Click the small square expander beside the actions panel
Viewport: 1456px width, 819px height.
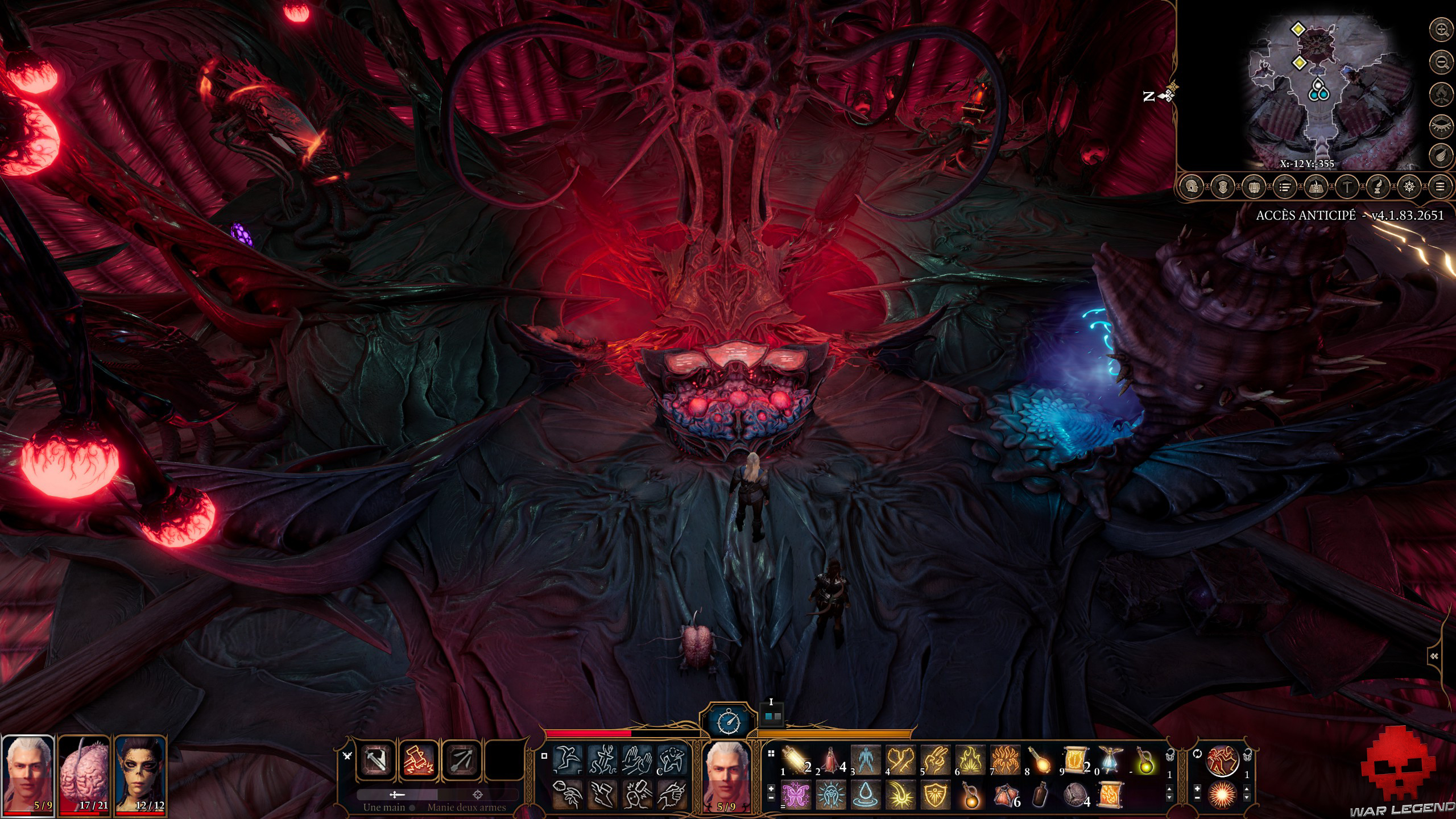point(544,756)
